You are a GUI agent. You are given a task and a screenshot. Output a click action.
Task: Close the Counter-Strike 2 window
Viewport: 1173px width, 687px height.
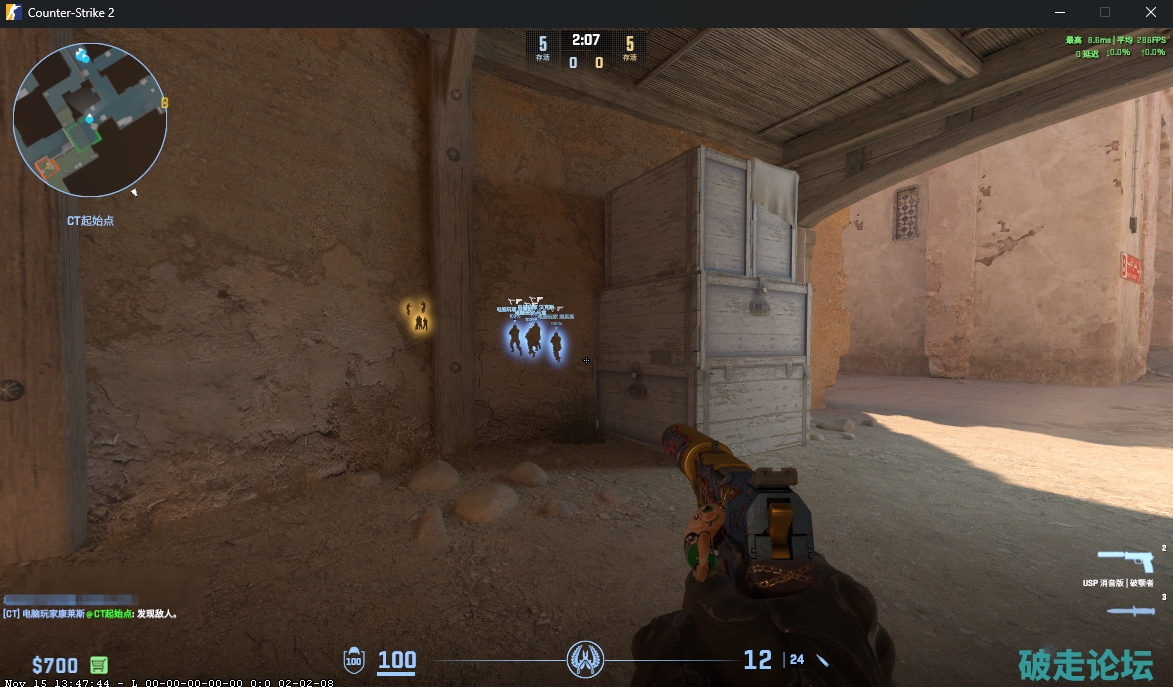tap(1150, 12)
